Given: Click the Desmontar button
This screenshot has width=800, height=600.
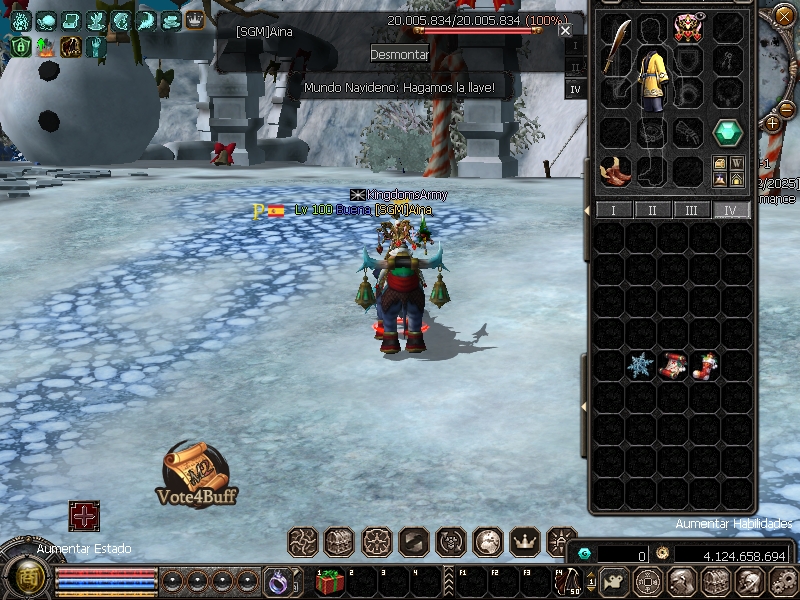Looking at the screenshot, I should pos(399,54).
